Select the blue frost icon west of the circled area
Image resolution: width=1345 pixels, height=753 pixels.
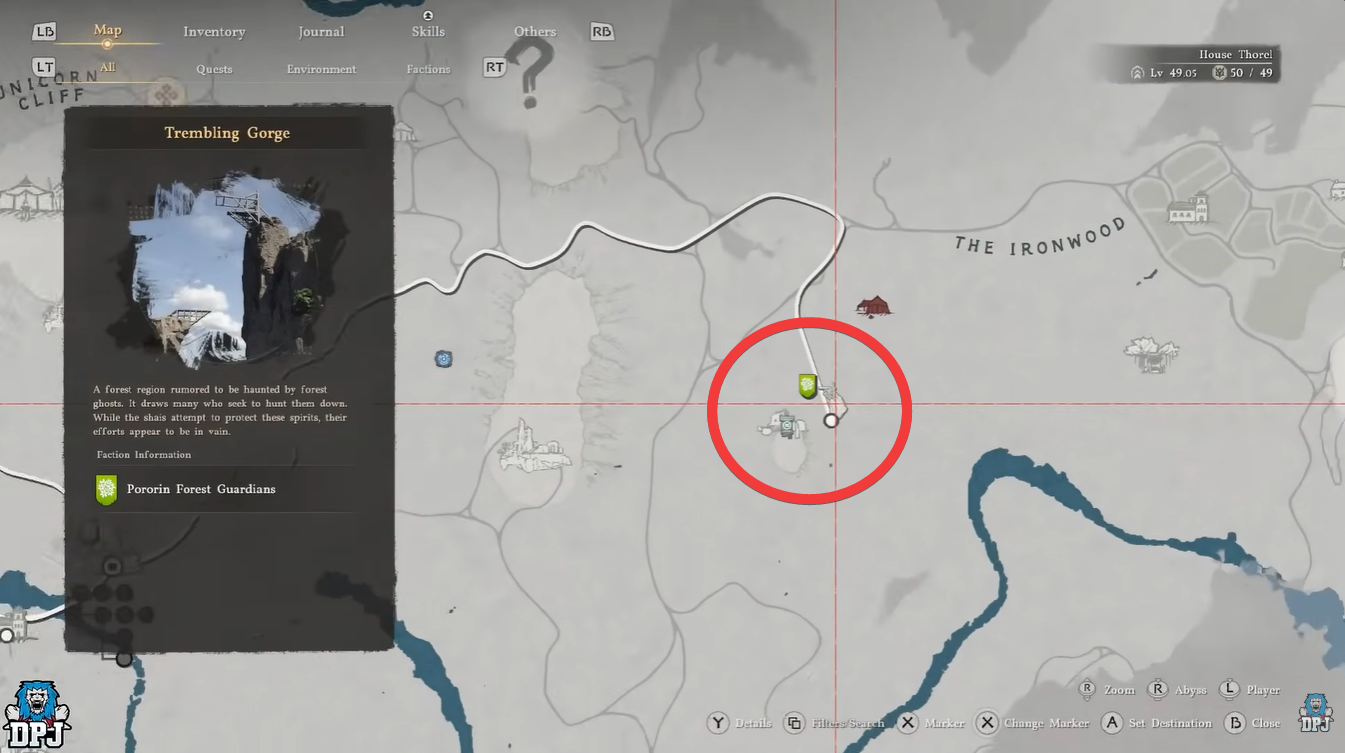click(443, 358)
